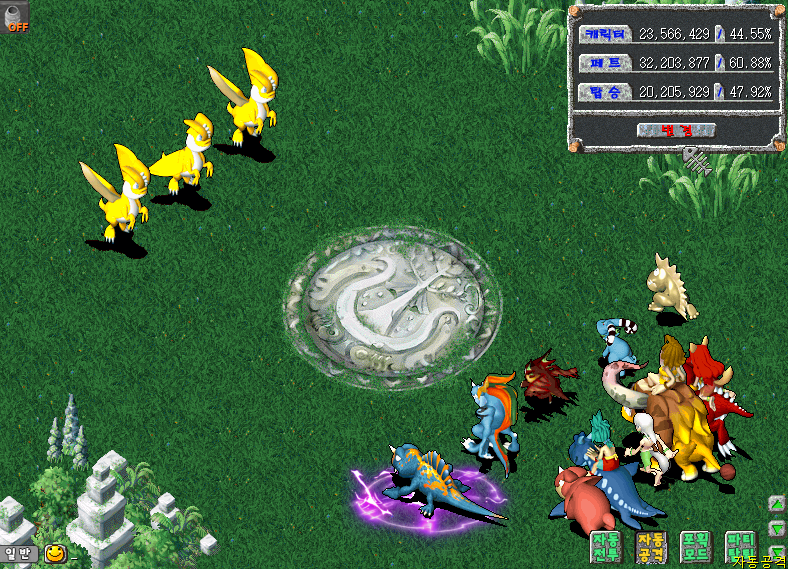The height and width of the screenshot is (569, 788).
Task: Open the smiley emoticon menu
Action: point(55,553)
